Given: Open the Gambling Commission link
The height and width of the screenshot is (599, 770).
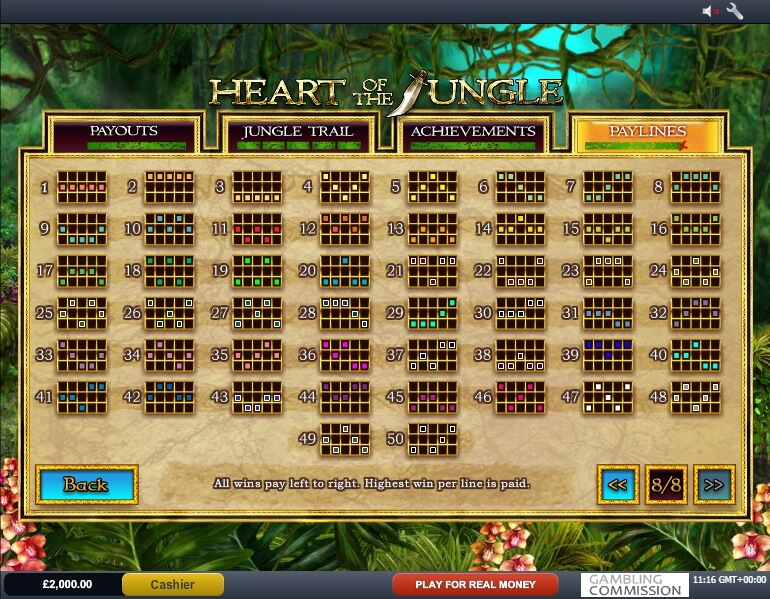Looking at the screenshot, I should coord(634,584).
